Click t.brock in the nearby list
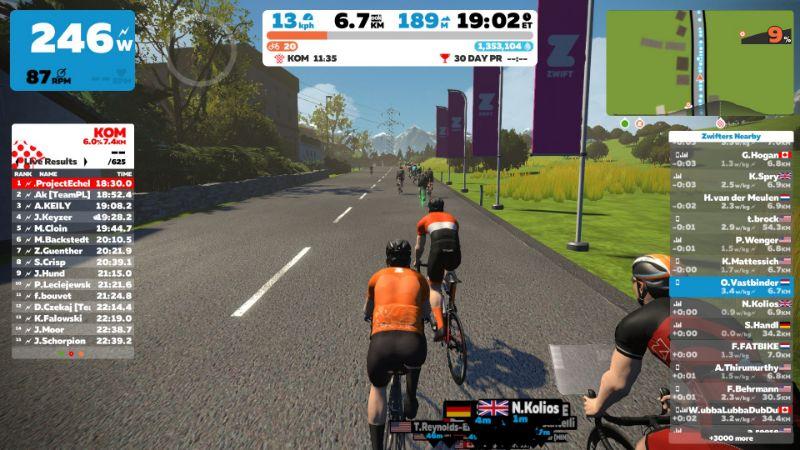The image size is (800, 450). (x=731, y=222)
